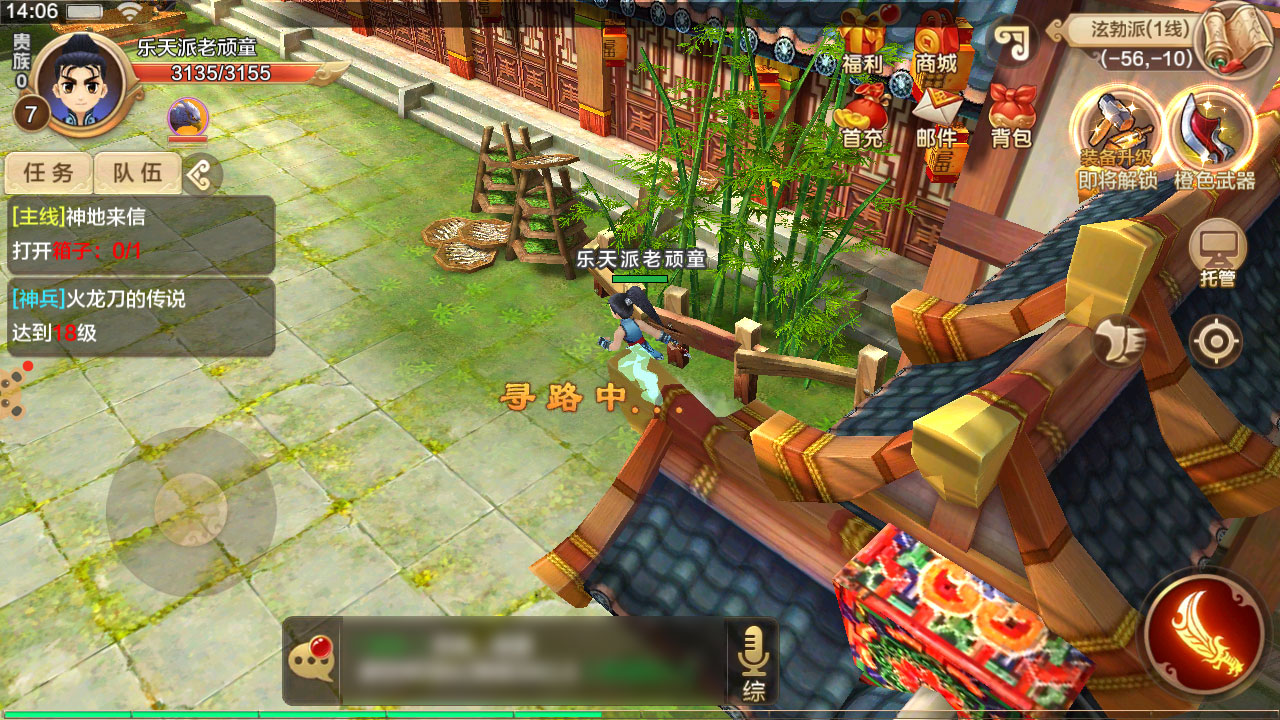Switch to the 队伍 team tab
Screen dimensions: 1280x720
(x=137, y=173)
